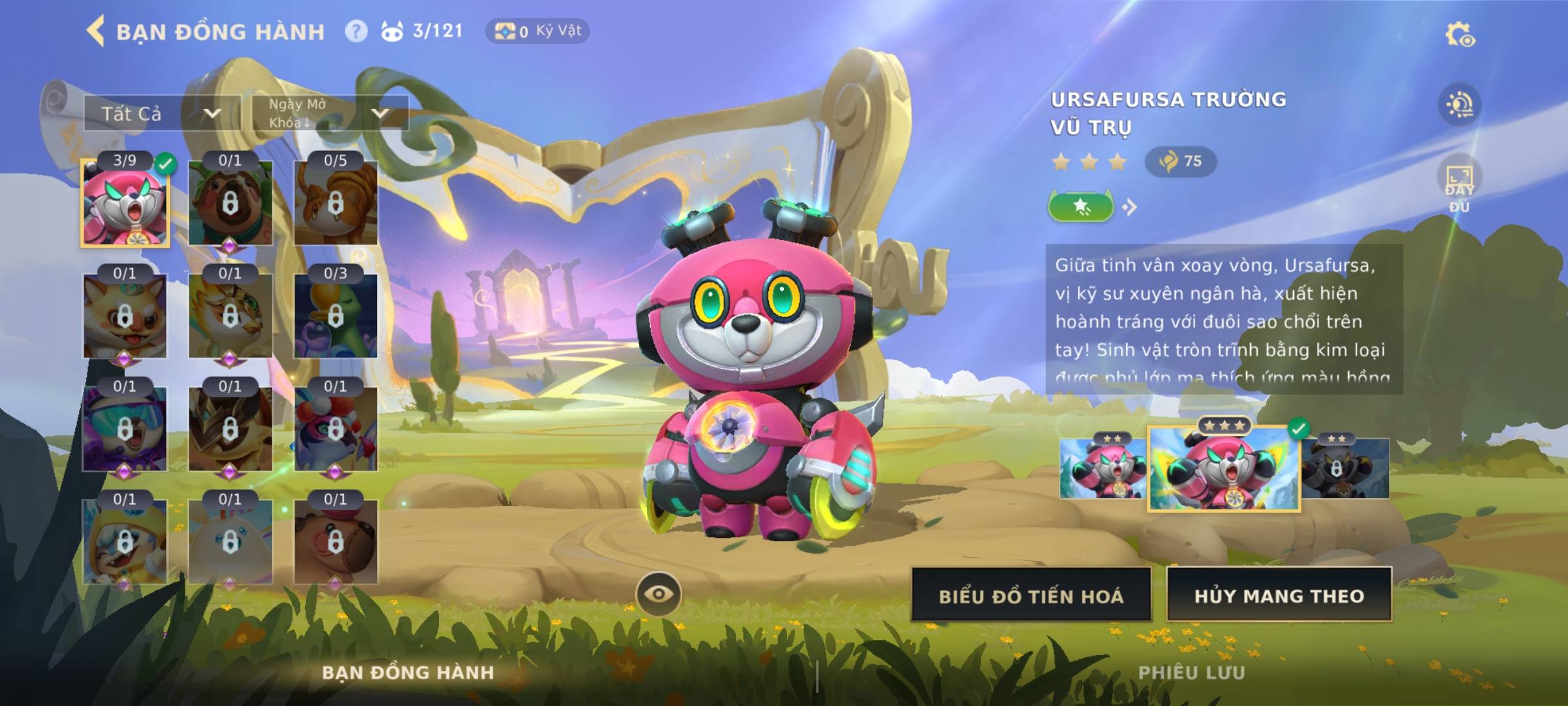Image resolution: width=1568 pixels, height=706 pixels.
Task: Select the three-star Ursafursa variant thumbnail
Action: click(1224, 469)
